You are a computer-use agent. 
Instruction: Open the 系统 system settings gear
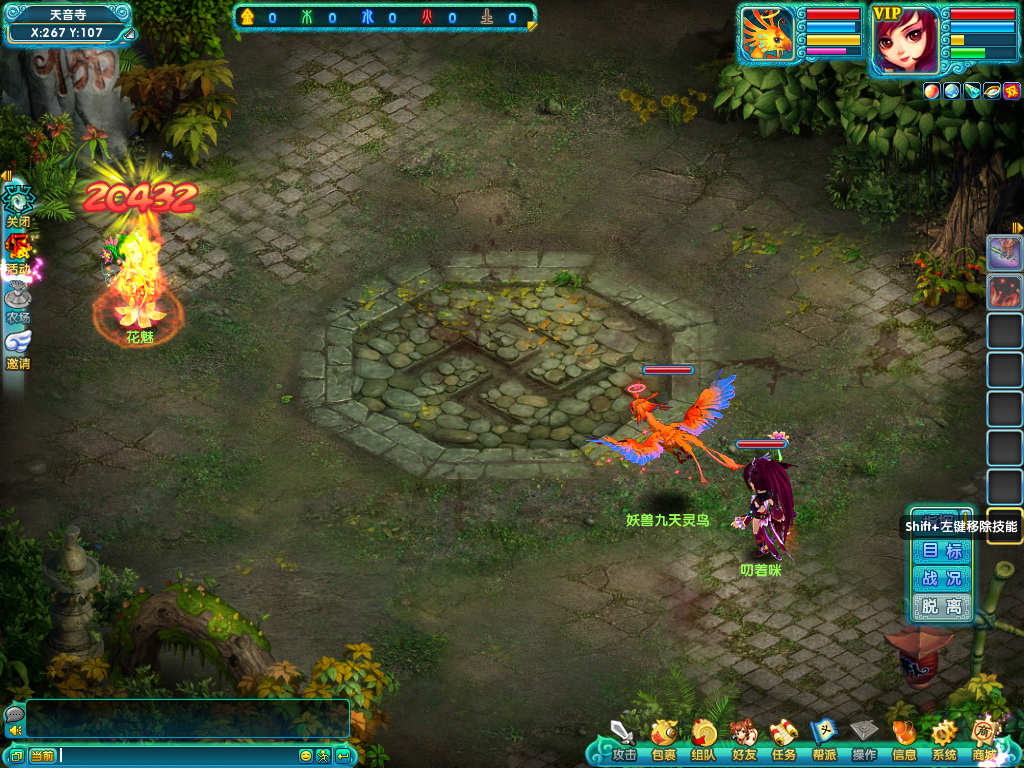click(x=944, y=738)
